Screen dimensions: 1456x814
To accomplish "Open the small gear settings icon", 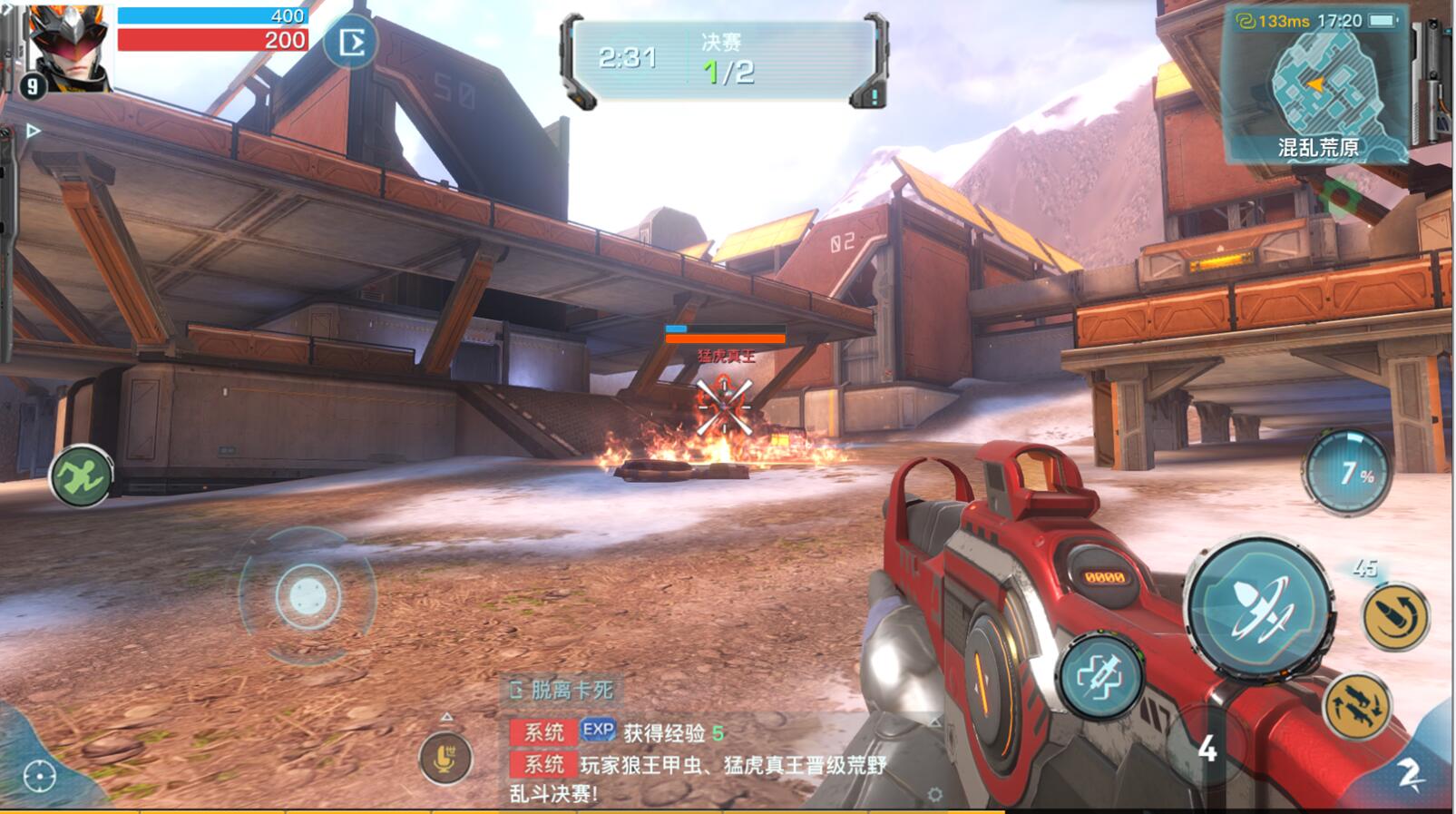I will point(934,795).
